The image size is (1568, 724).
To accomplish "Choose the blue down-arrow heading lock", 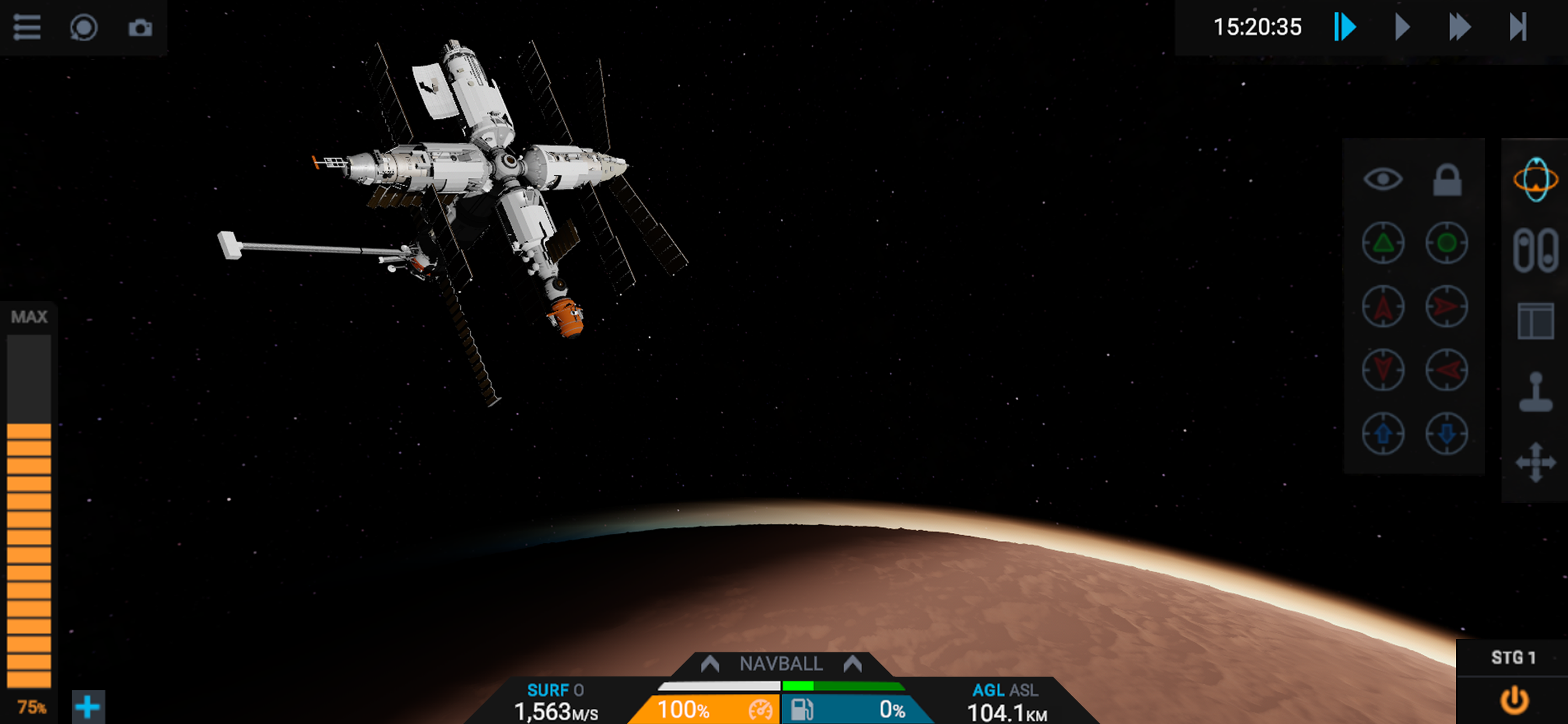I will (1447, 433).
